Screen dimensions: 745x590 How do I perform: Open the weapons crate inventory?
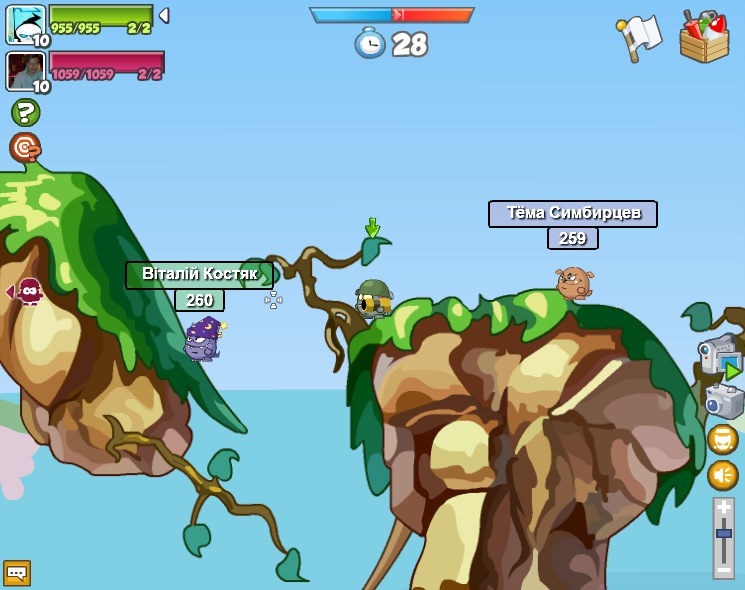[704, 37]
